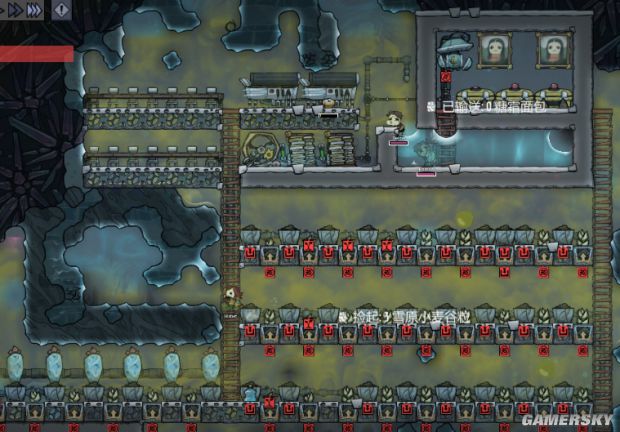Set game speed to triple arrows
Image resolution: width=620 pixels, height=432 pixels.
point(34,9)
